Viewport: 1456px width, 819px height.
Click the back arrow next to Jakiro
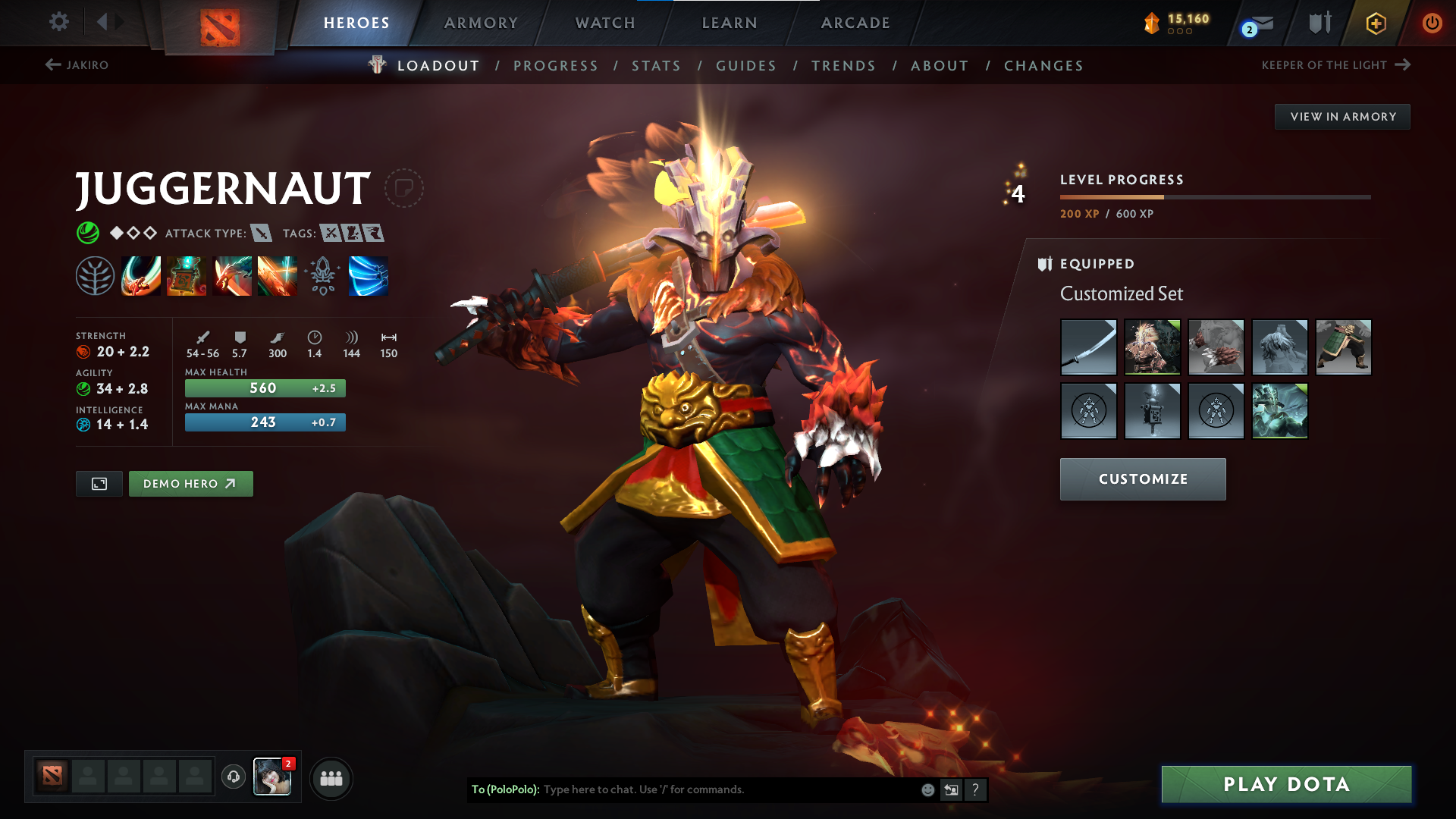point(52,64)
